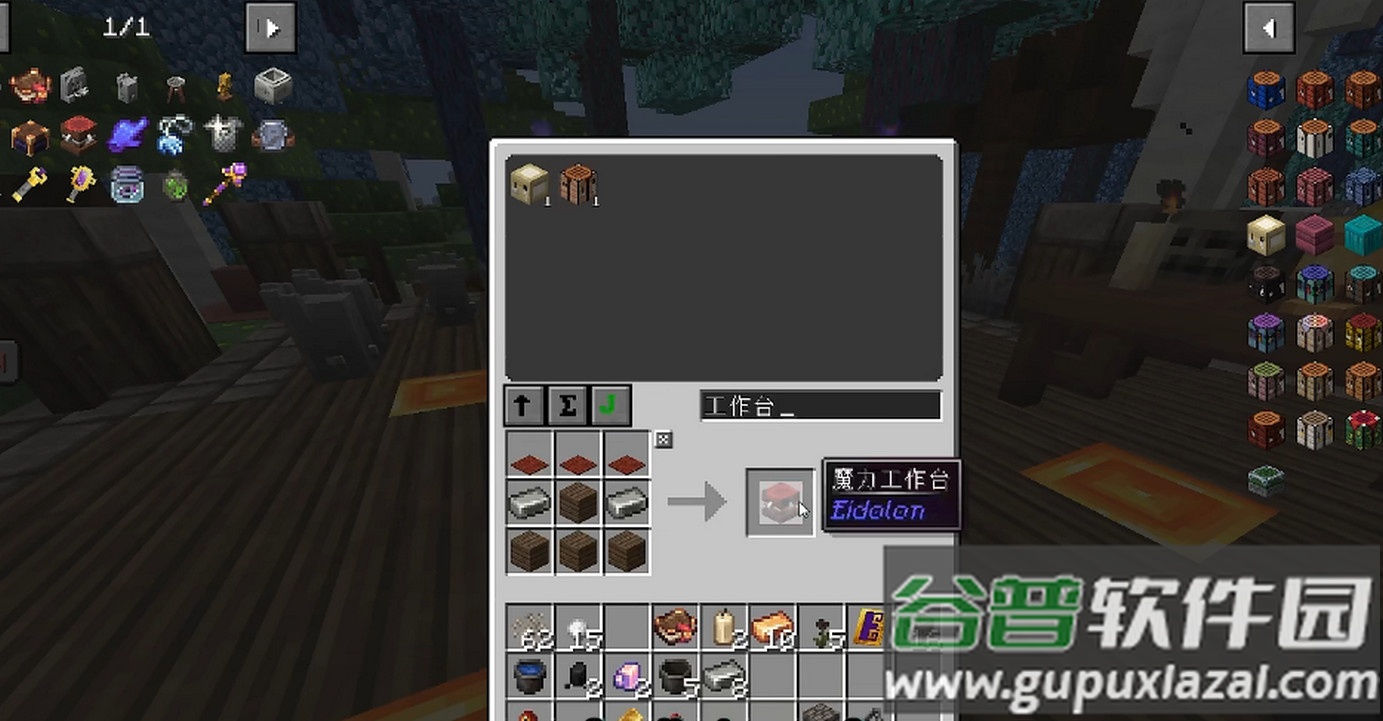Collapse the right item panel with the left-arrow control
Image resolution: width=1383 pixels, height=721 pixels.
(1268, 27)
